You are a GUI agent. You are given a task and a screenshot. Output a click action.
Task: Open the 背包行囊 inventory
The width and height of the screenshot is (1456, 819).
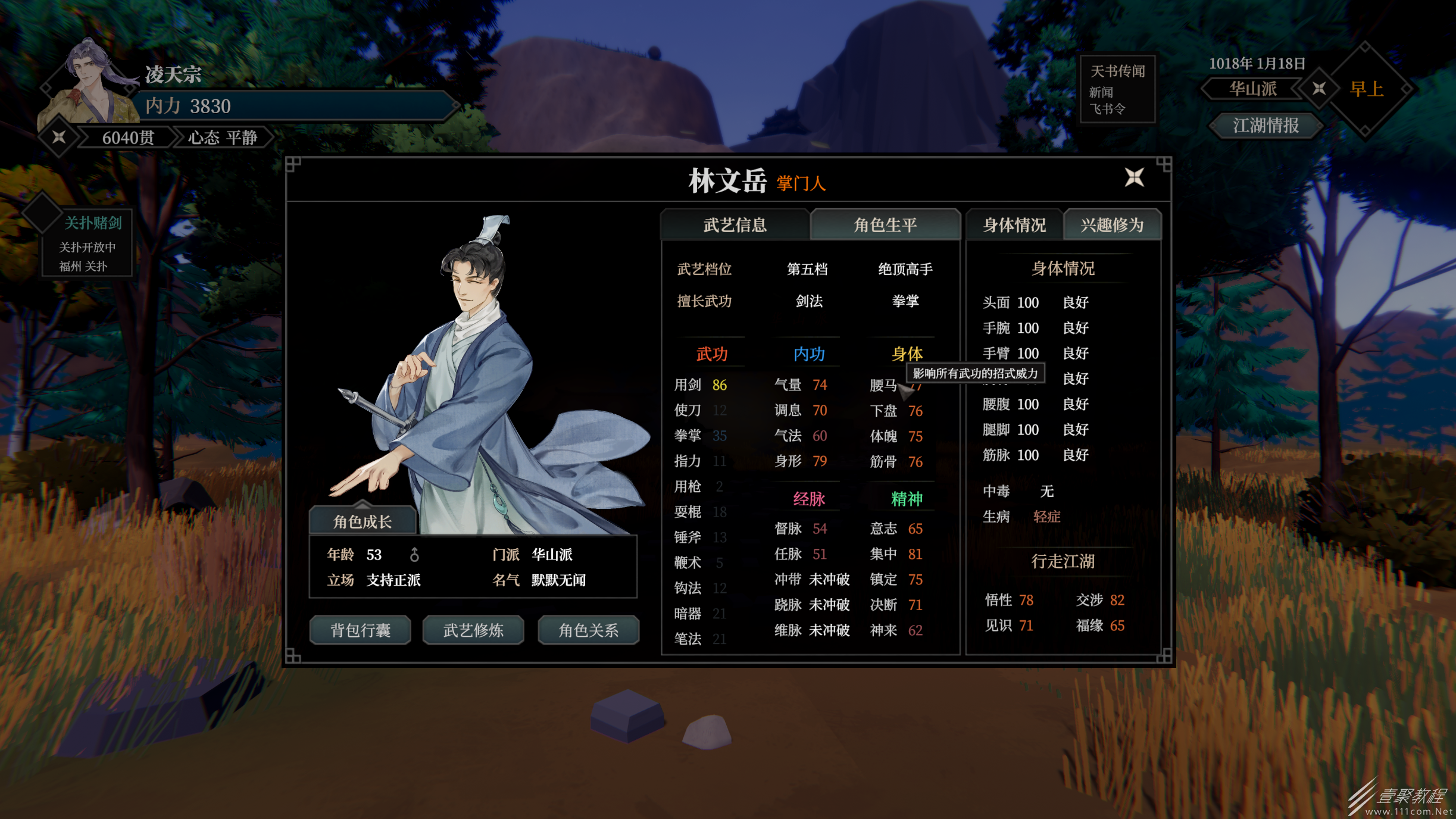point(360,630)
